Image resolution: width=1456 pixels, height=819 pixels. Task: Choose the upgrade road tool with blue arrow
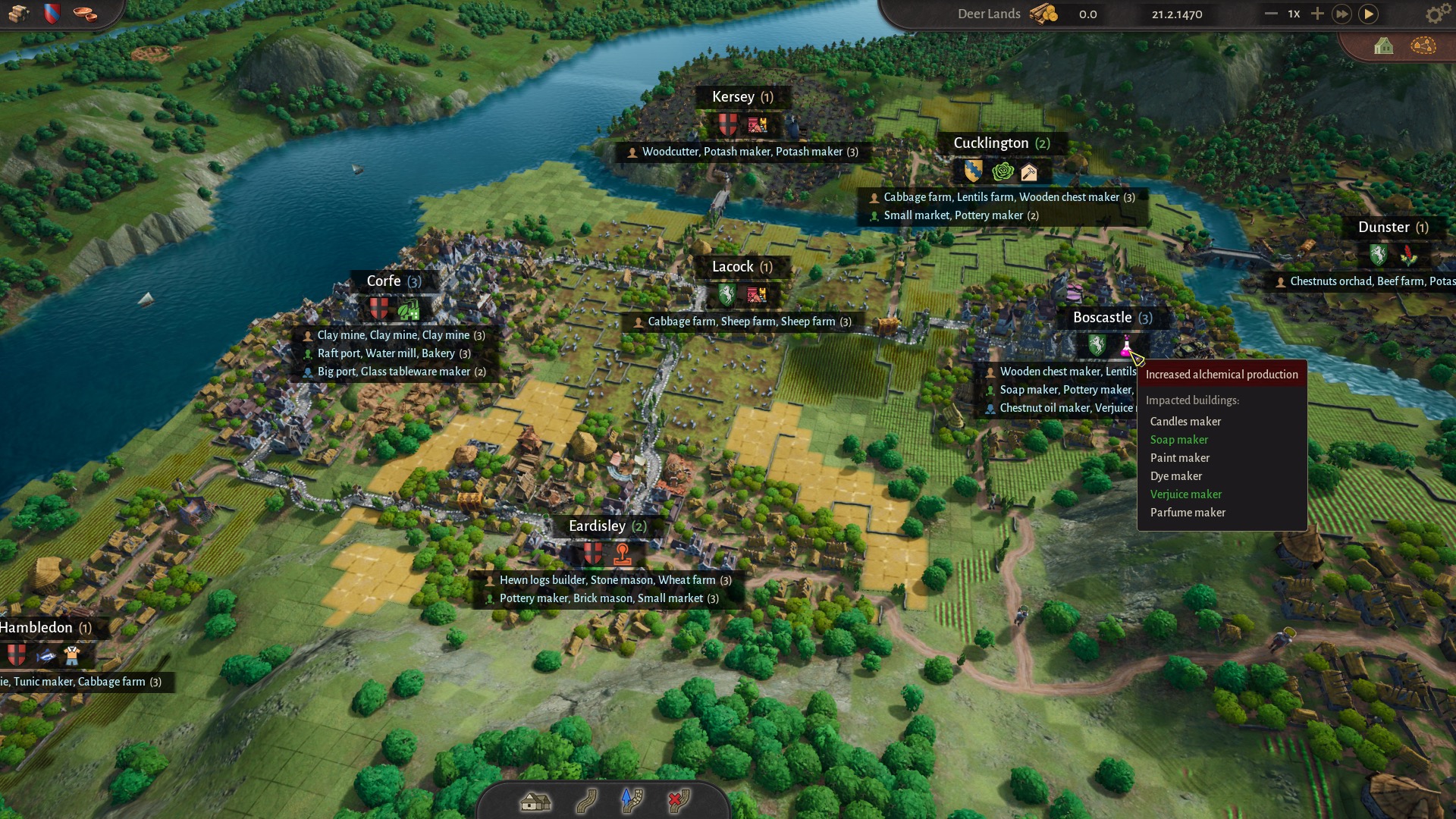[632, 801]
